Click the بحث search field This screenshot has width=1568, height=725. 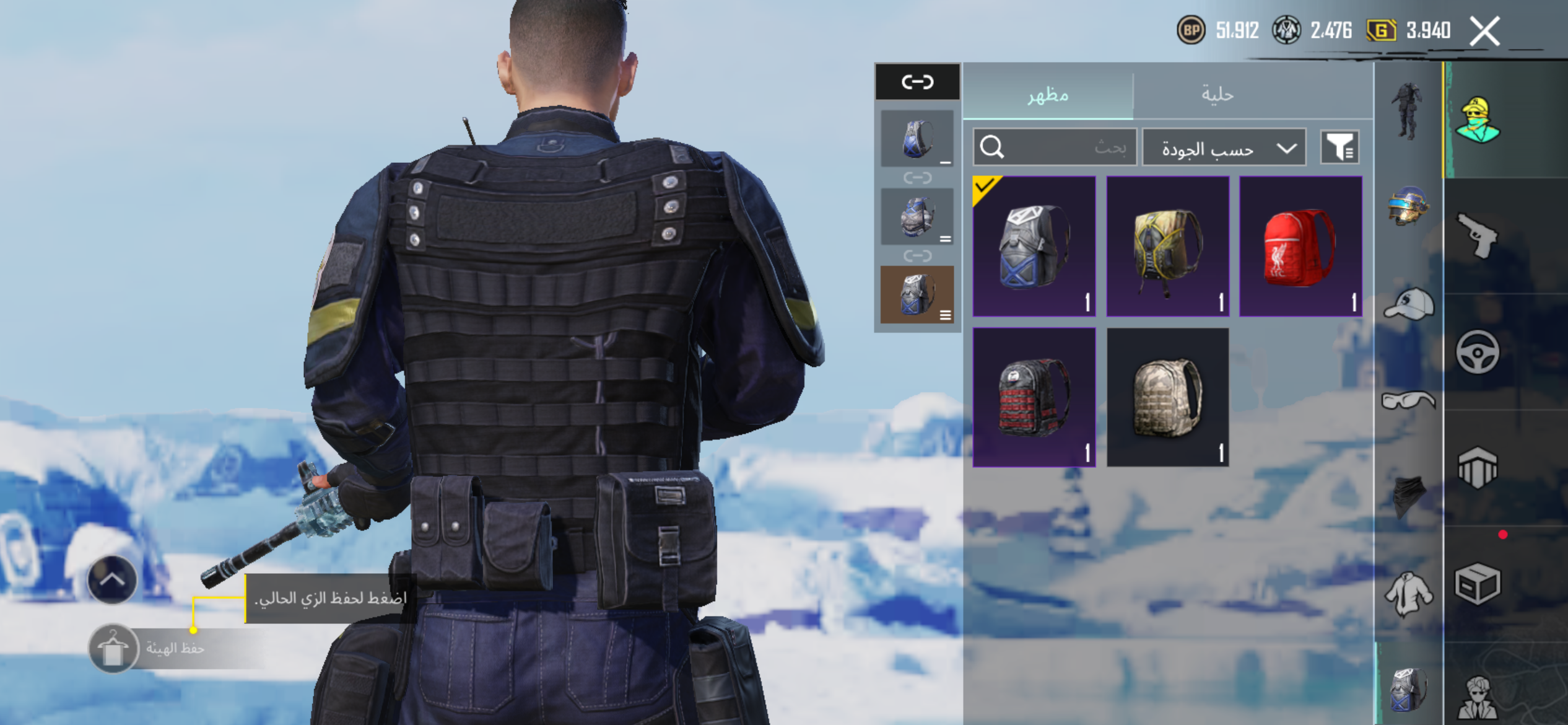1055,147
